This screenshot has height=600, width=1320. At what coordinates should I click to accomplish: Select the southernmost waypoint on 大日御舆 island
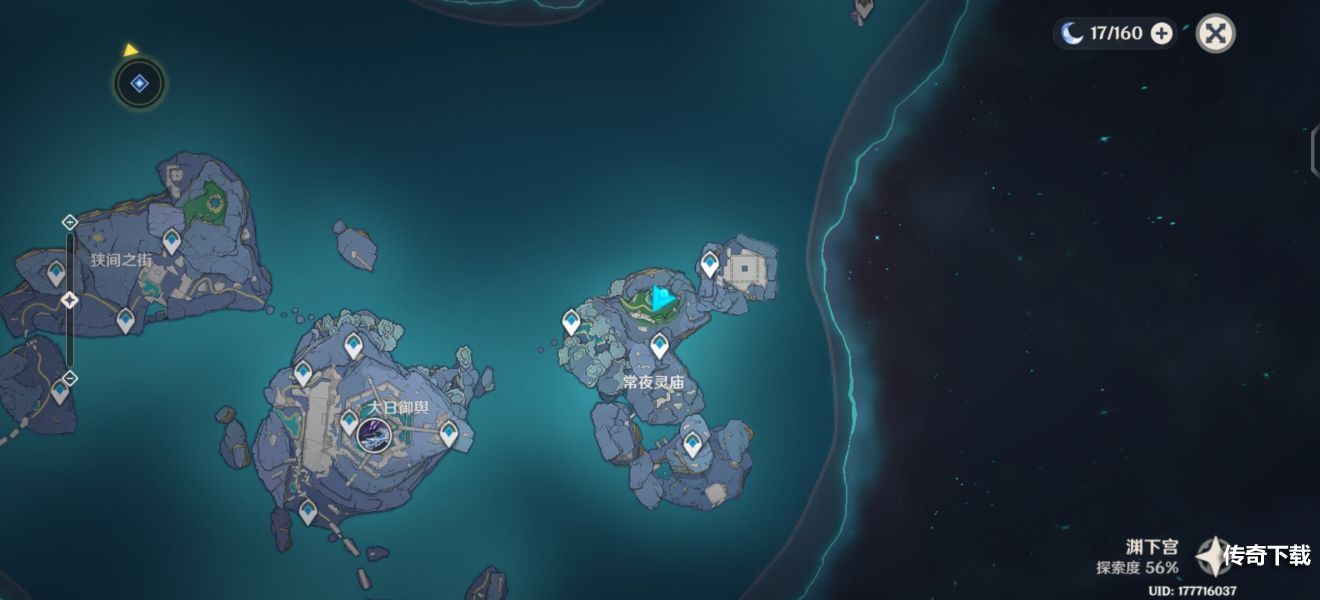(x=308, y=512)
